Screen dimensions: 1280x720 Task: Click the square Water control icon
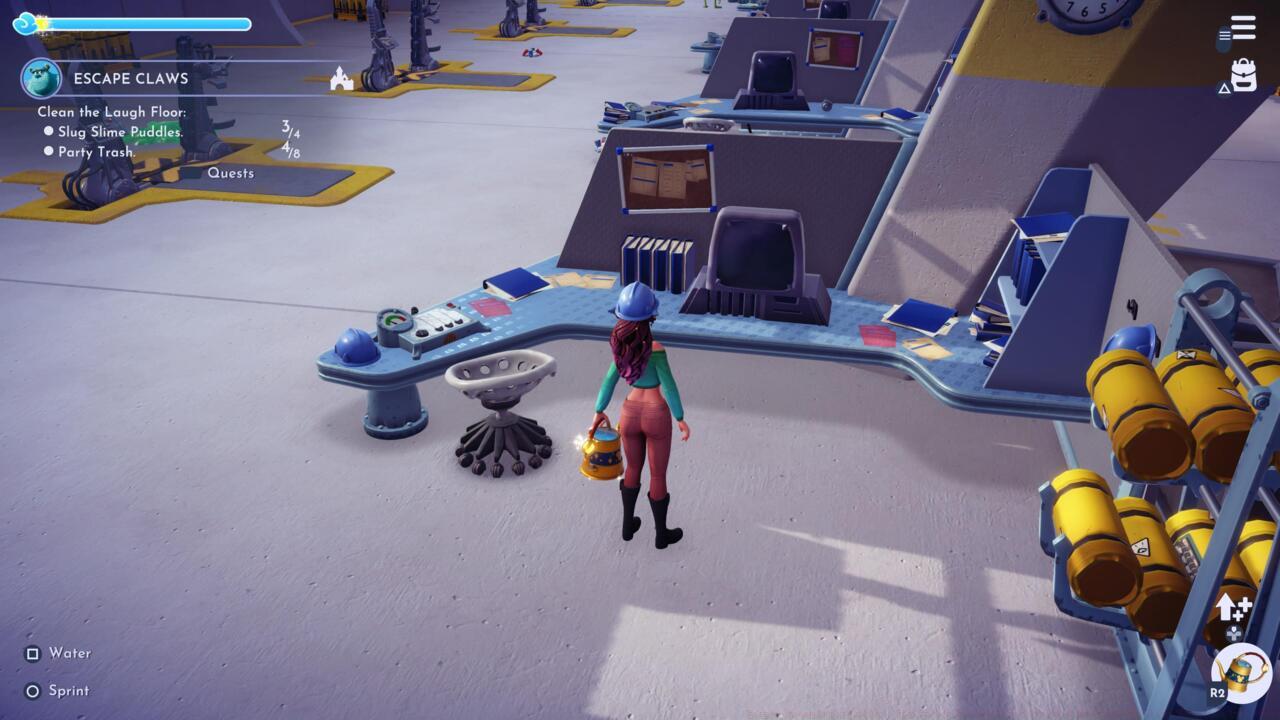click(31, 653)
